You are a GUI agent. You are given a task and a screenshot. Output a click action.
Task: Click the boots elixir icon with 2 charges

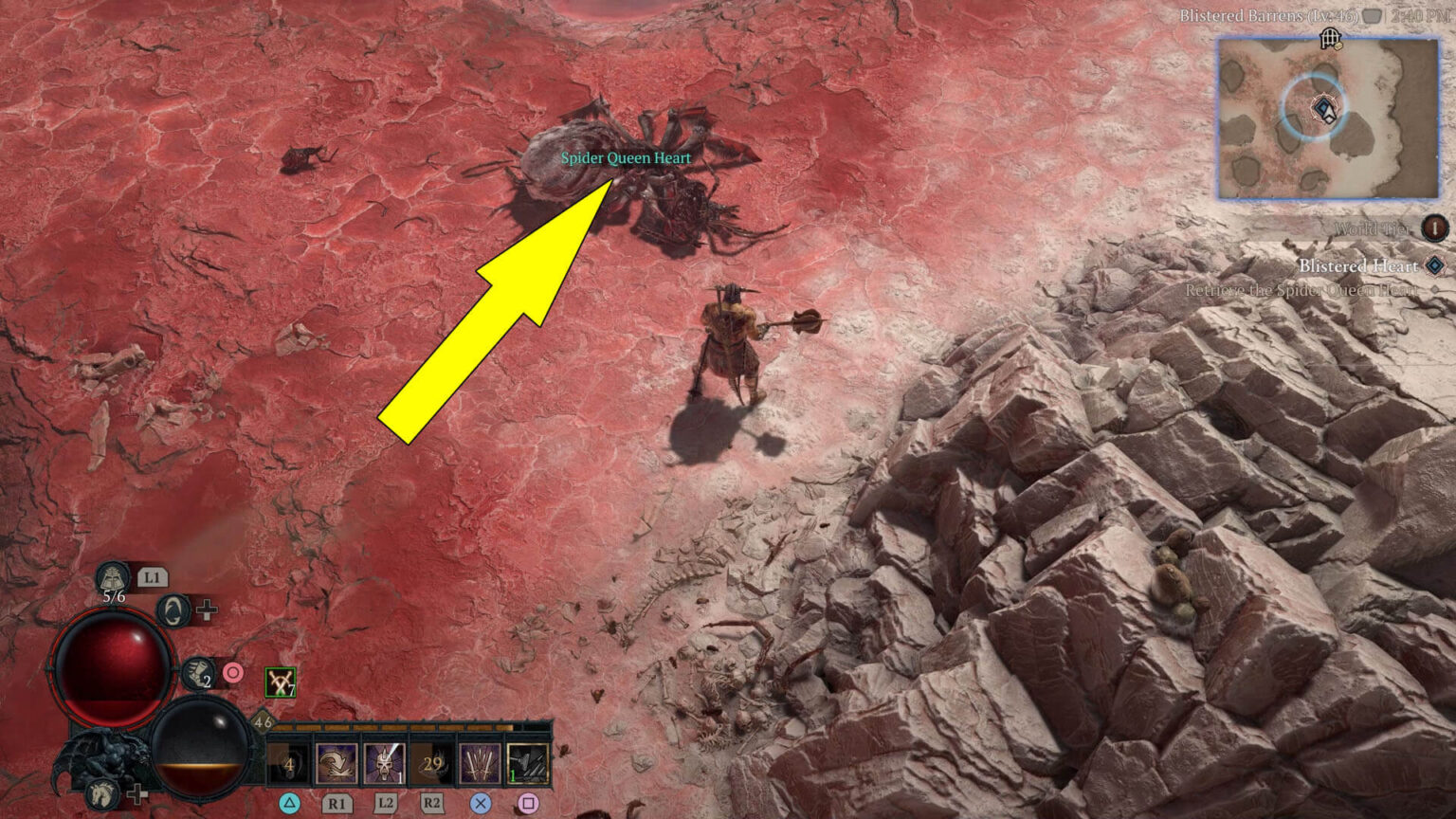coord(197,674)
